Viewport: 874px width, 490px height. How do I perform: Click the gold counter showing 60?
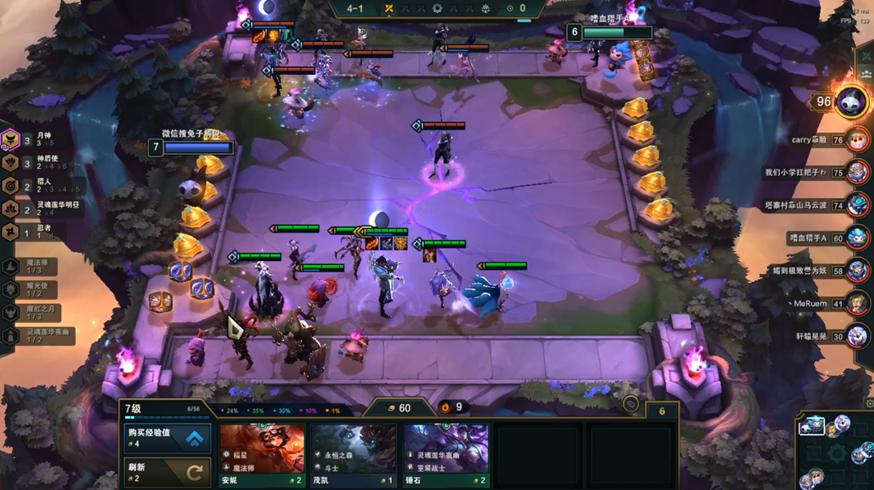click(x=397, y=408)
